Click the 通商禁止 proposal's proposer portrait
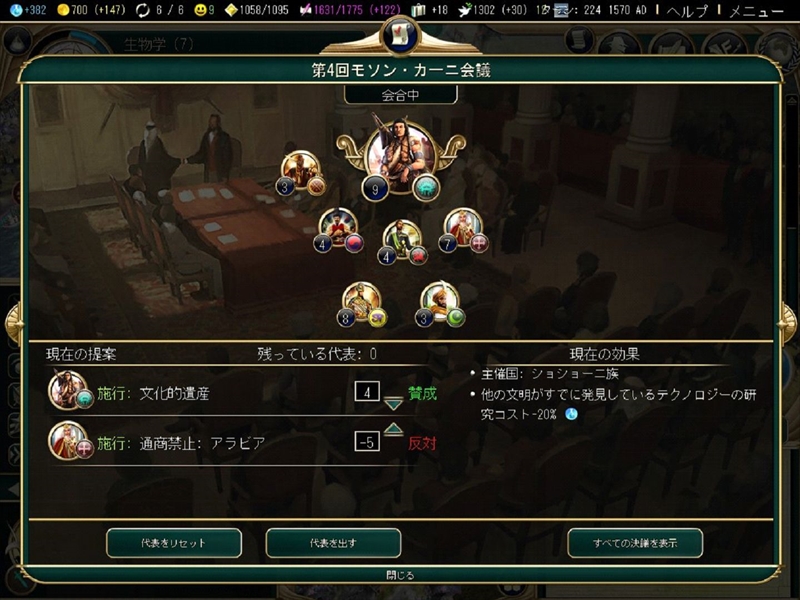 (x=66, y=441)
